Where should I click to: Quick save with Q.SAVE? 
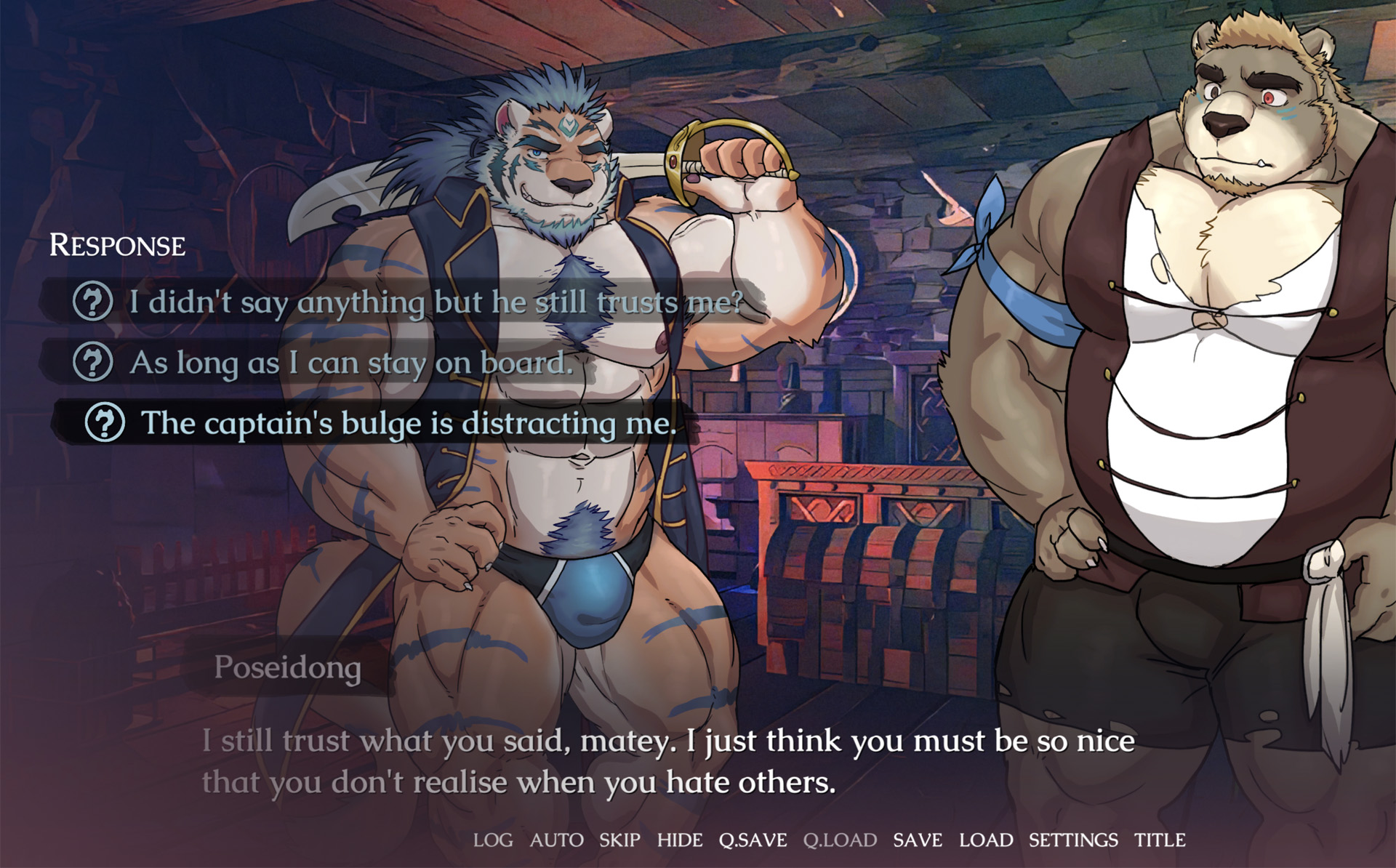pos(753,840)
